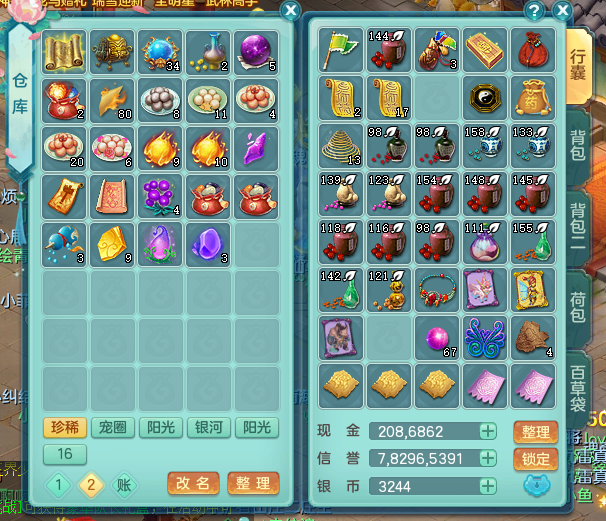Switch to the 银河 warehouse page
This screenshot has height=521, width=606.
(x=209, y=428)
